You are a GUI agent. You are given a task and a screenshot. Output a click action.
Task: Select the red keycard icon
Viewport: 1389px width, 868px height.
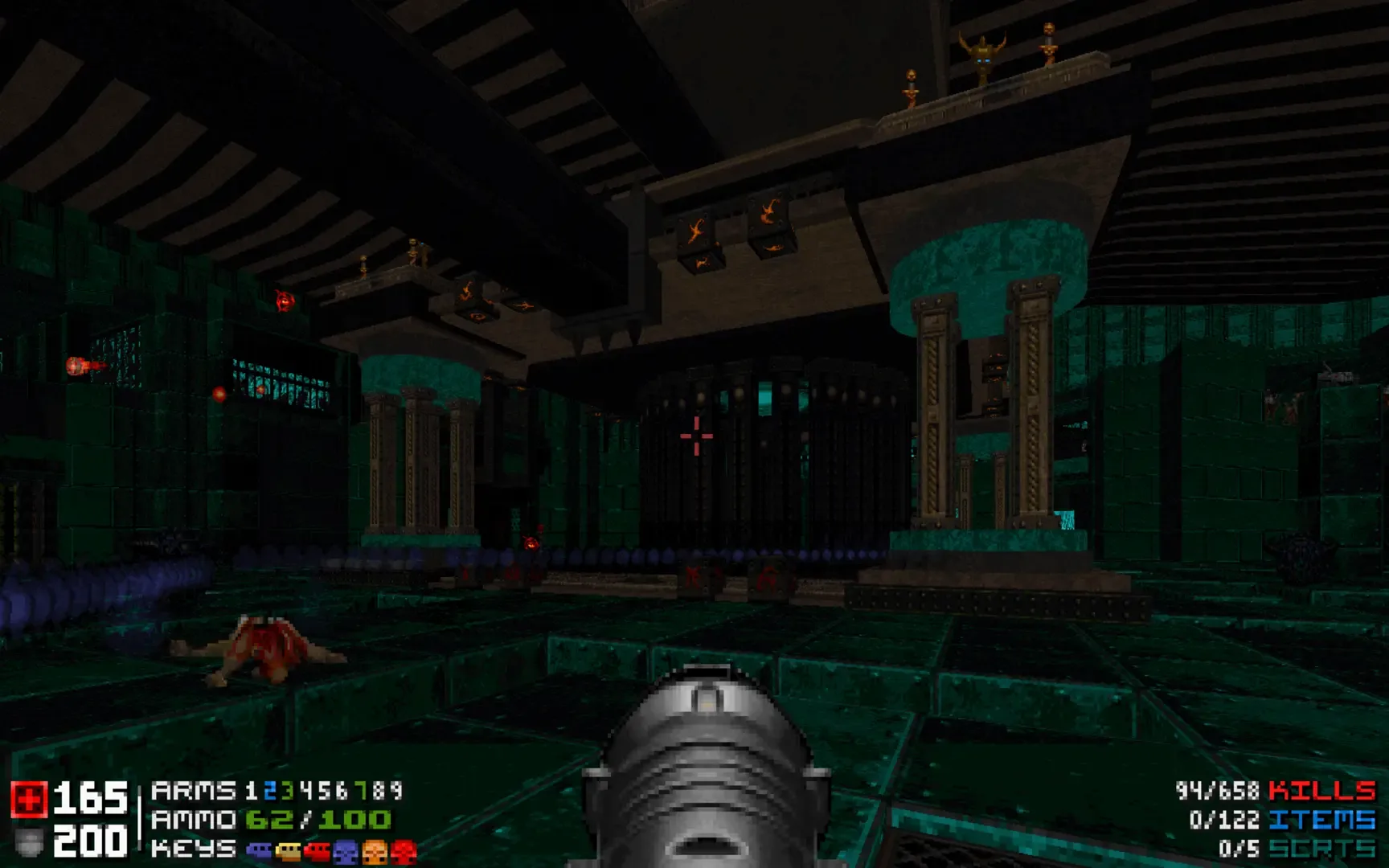tap(319, 848)
